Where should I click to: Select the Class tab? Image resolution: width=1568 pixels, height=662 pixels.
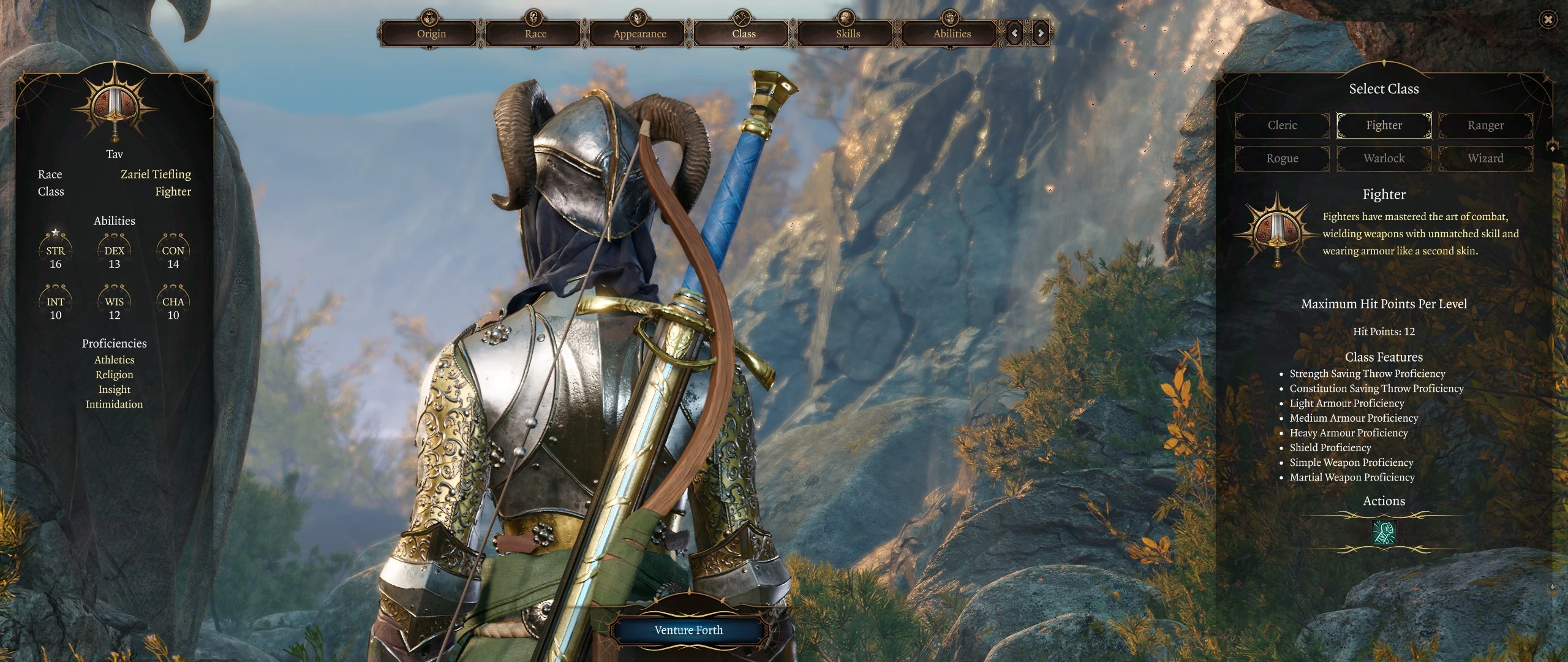click(744, 33)
